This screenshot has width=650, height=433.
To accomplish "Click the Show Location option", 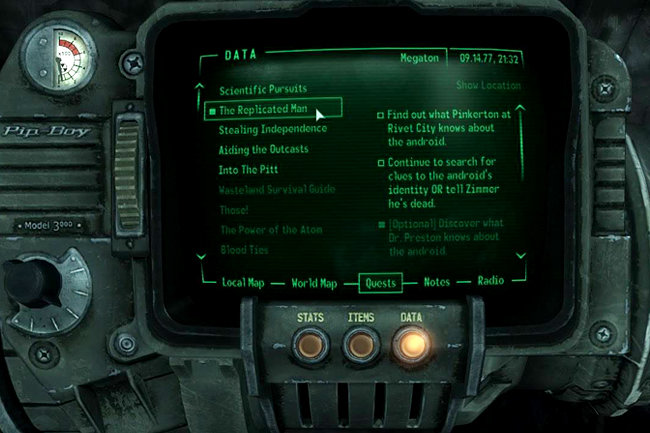I will pos(489,86).
